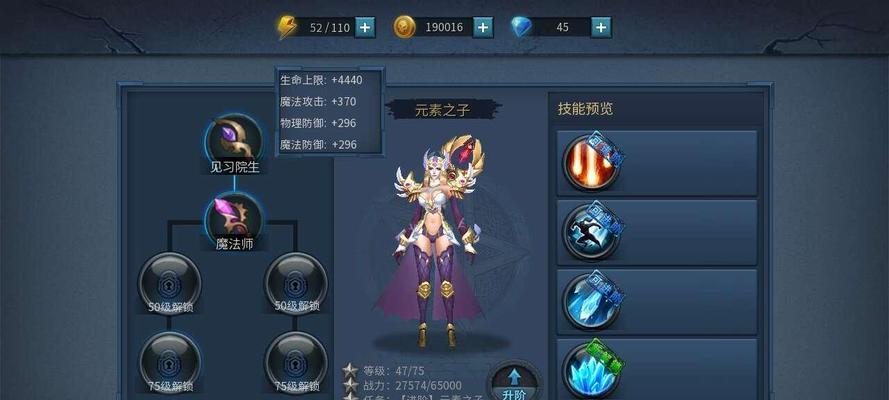The height and width of the screenshot is (400, 889).
Task: Add more energy with the lightning plus button
Action: pyautogui.click(x=366, y=27)
